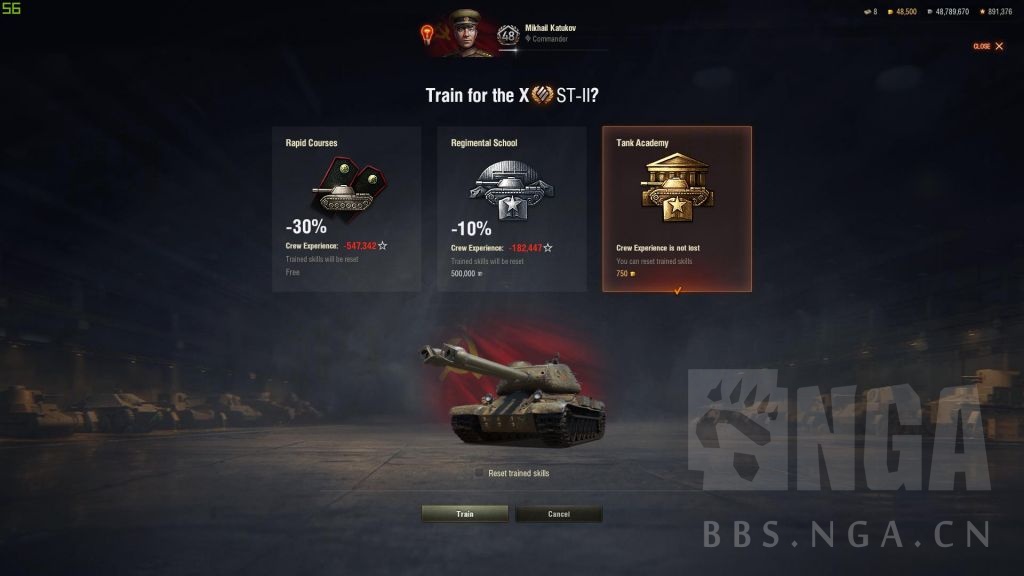Toggle the Reset trained skills checkbox
1024x576 pixels.
480,473
